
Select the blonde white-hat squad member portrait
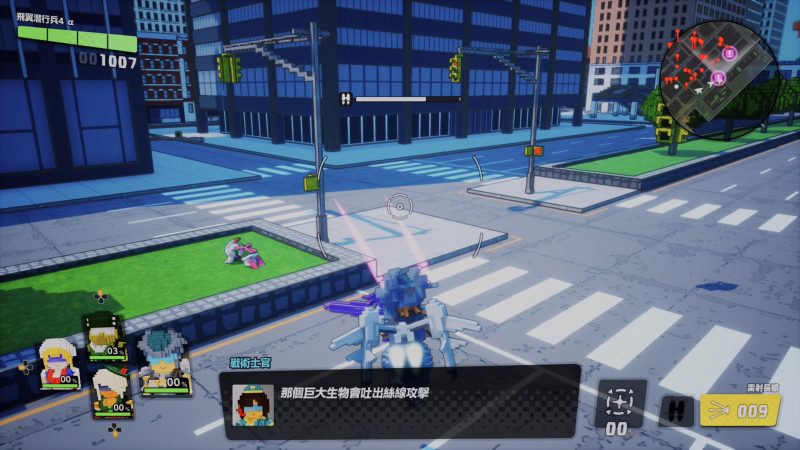click(x=58, y=362)
